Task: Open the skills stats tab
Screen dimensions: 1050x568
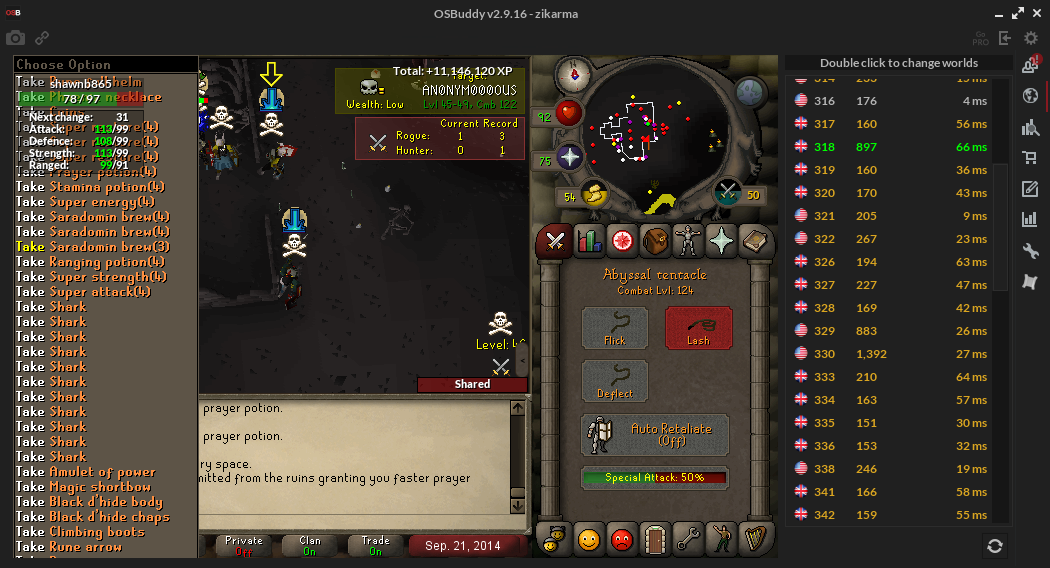Action: (588, 241)
